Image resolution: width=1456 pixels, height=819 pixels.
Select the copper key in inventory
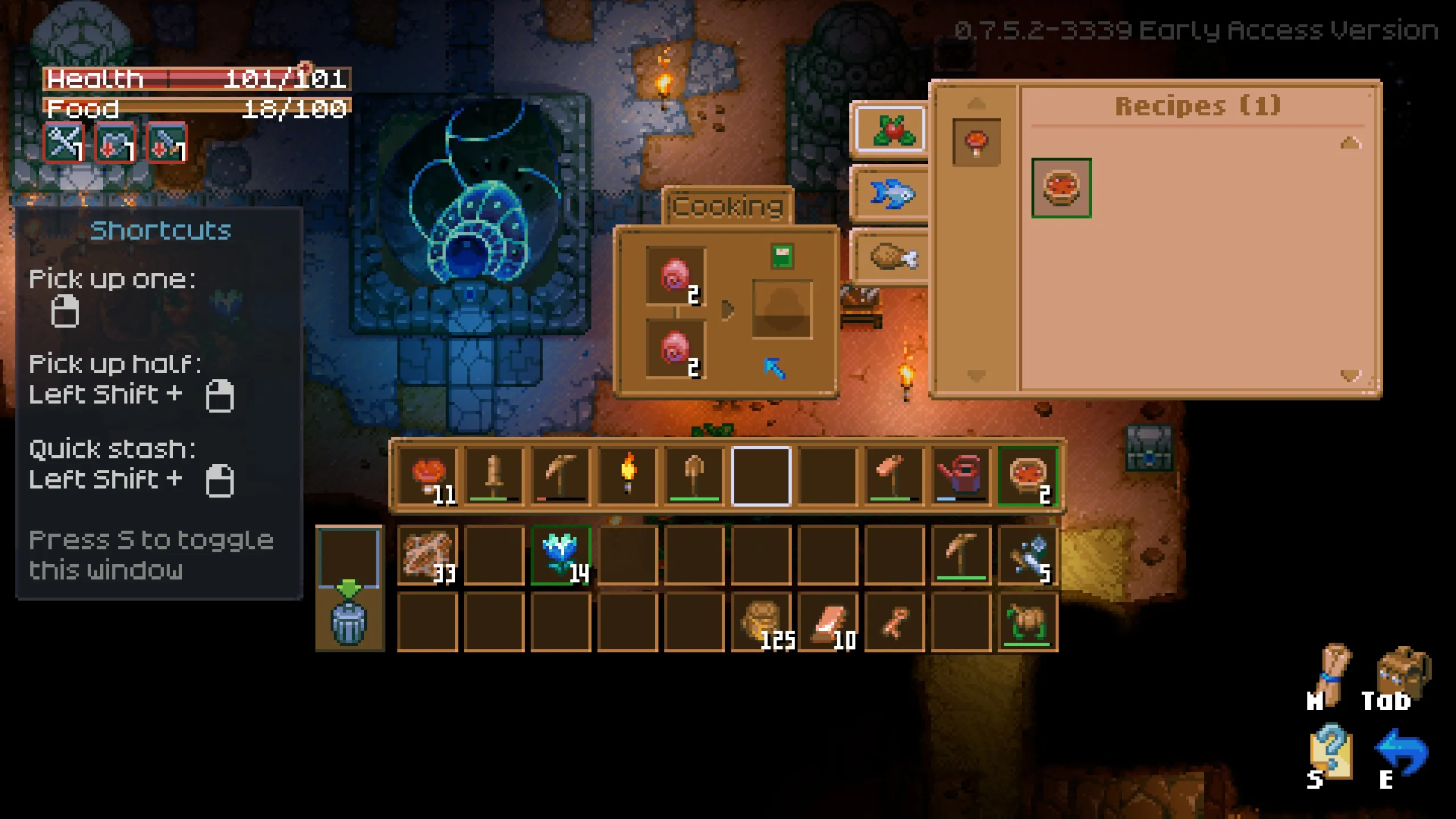pyautogui.click(x=894, y=622)
